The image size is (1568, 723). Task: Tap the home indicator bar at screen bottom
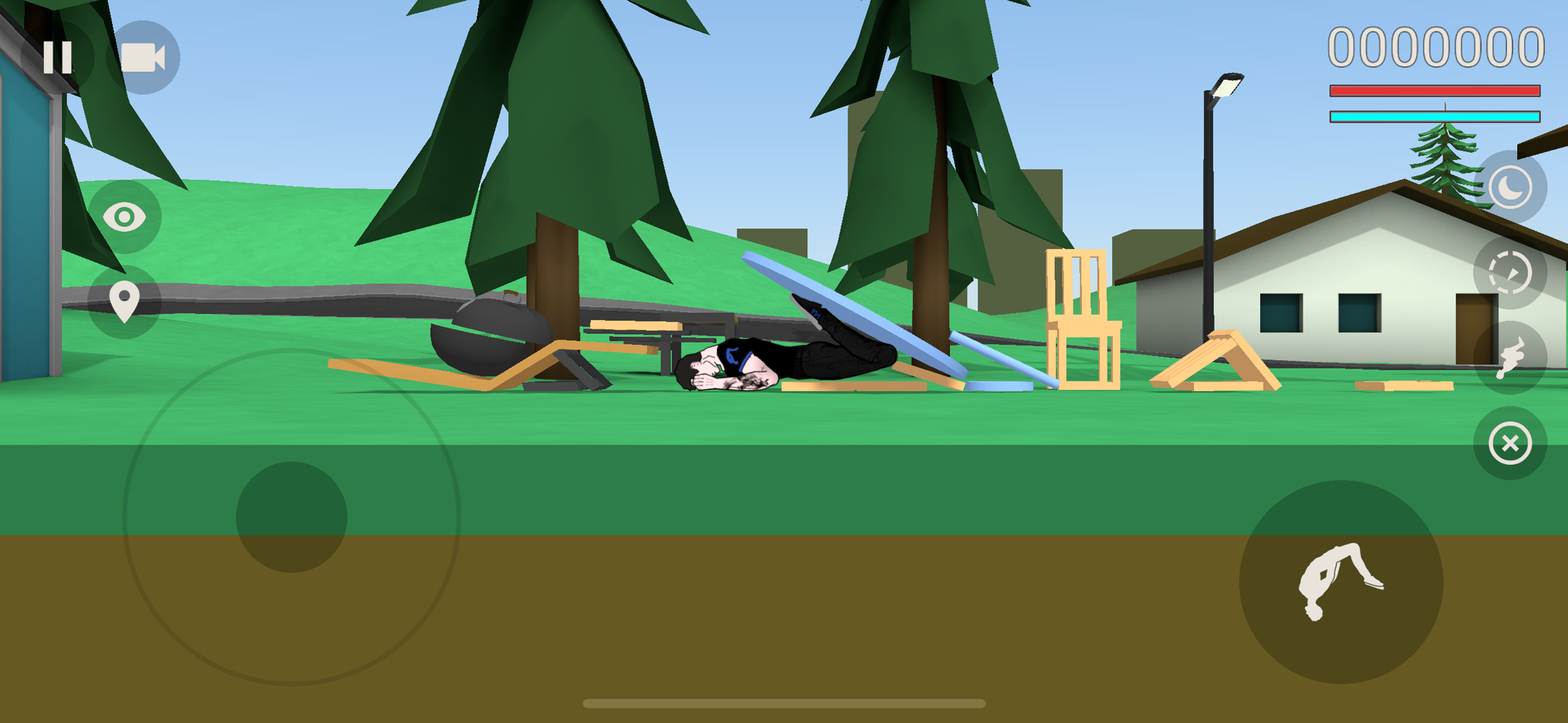pos(784,705)
